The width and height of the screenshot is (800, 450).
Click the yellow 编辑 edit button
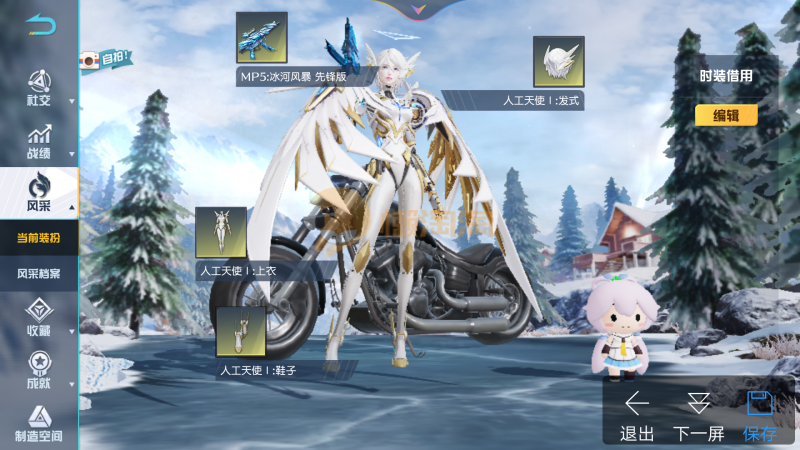[726, 115]
